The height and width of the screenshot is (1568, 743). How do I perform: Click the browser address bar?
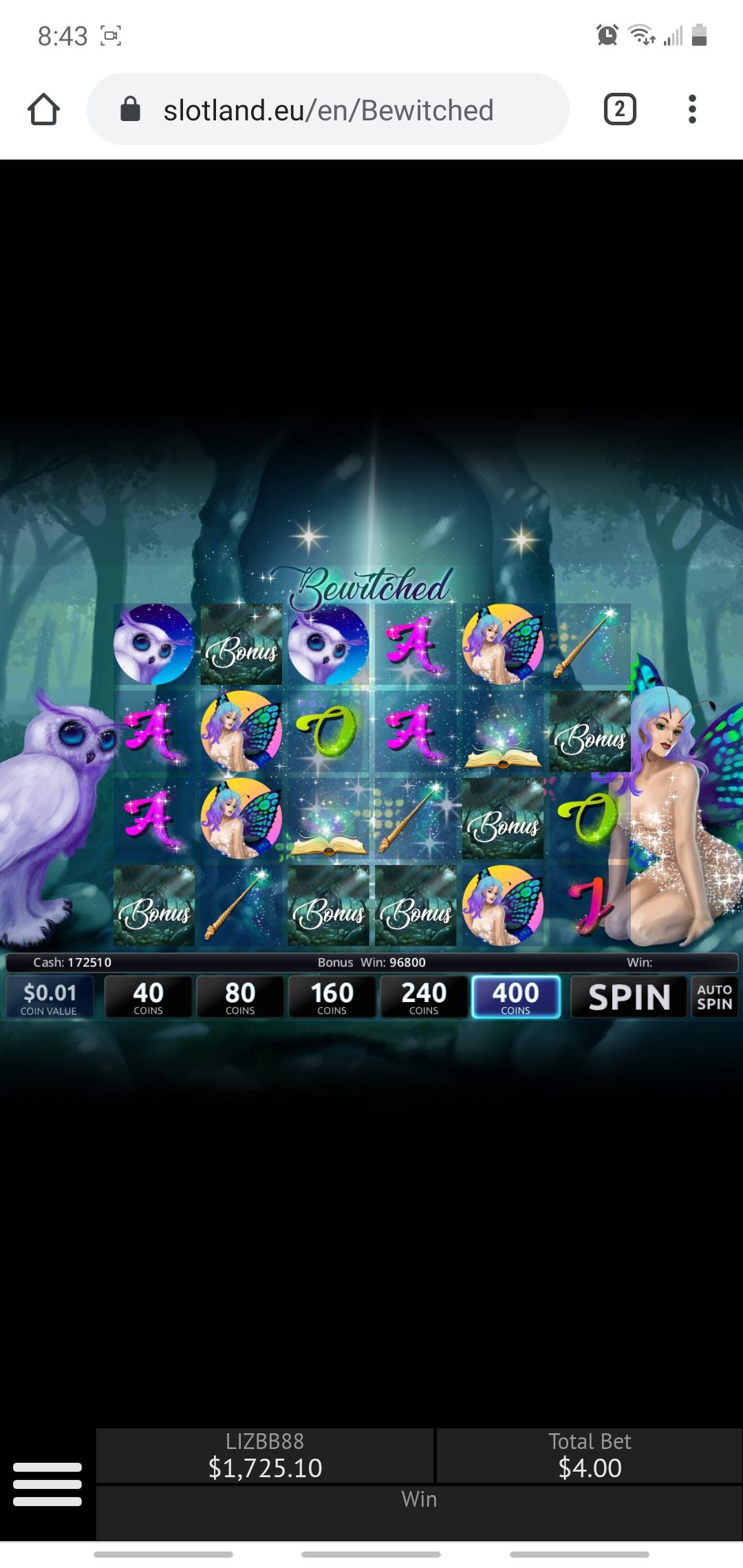(327, 110)
